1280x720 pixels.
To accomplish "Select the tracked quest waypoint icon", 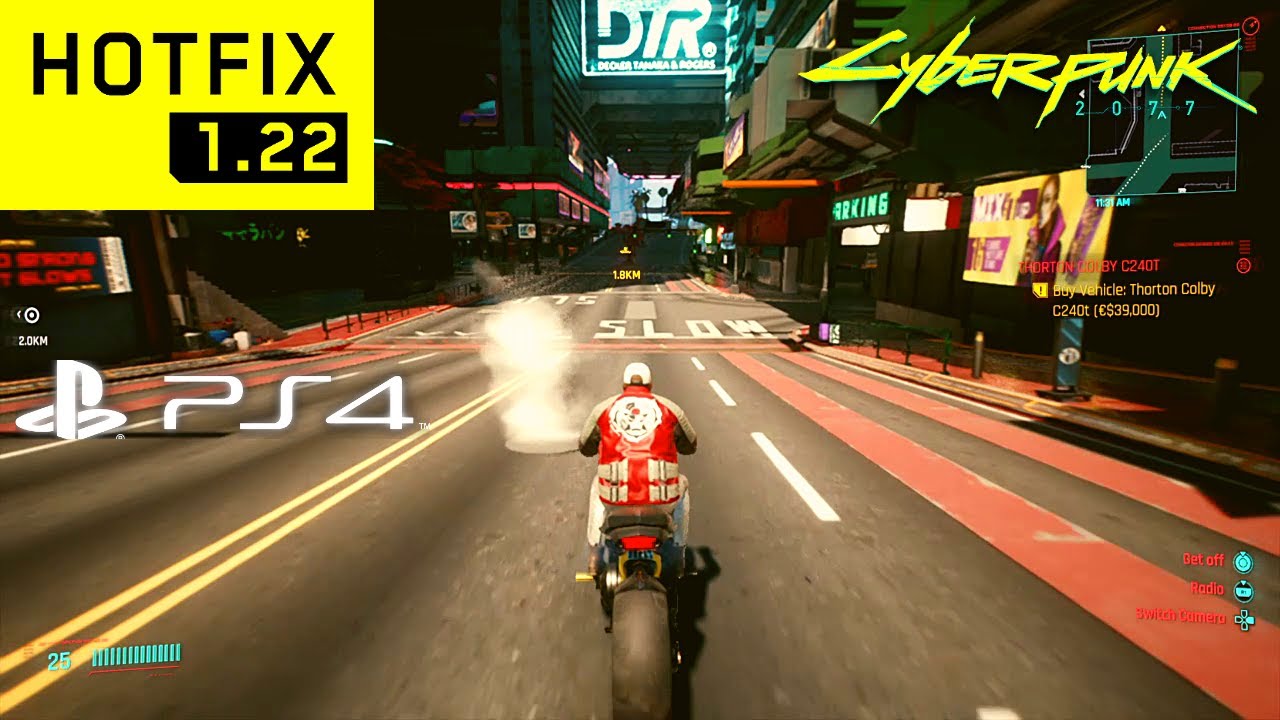I will click(30, 314).
